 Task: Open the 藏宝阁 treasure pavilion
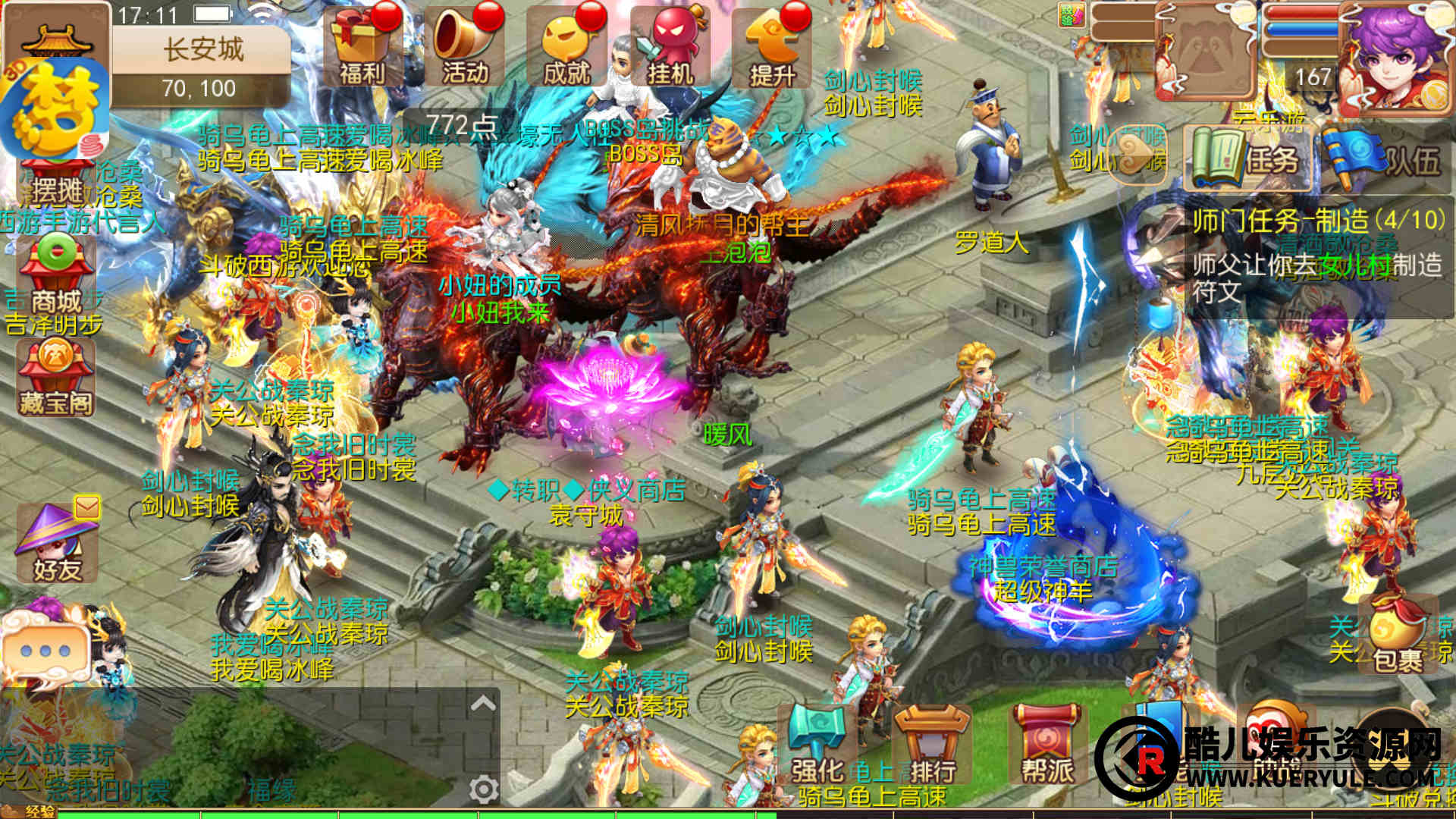(56, 377)
